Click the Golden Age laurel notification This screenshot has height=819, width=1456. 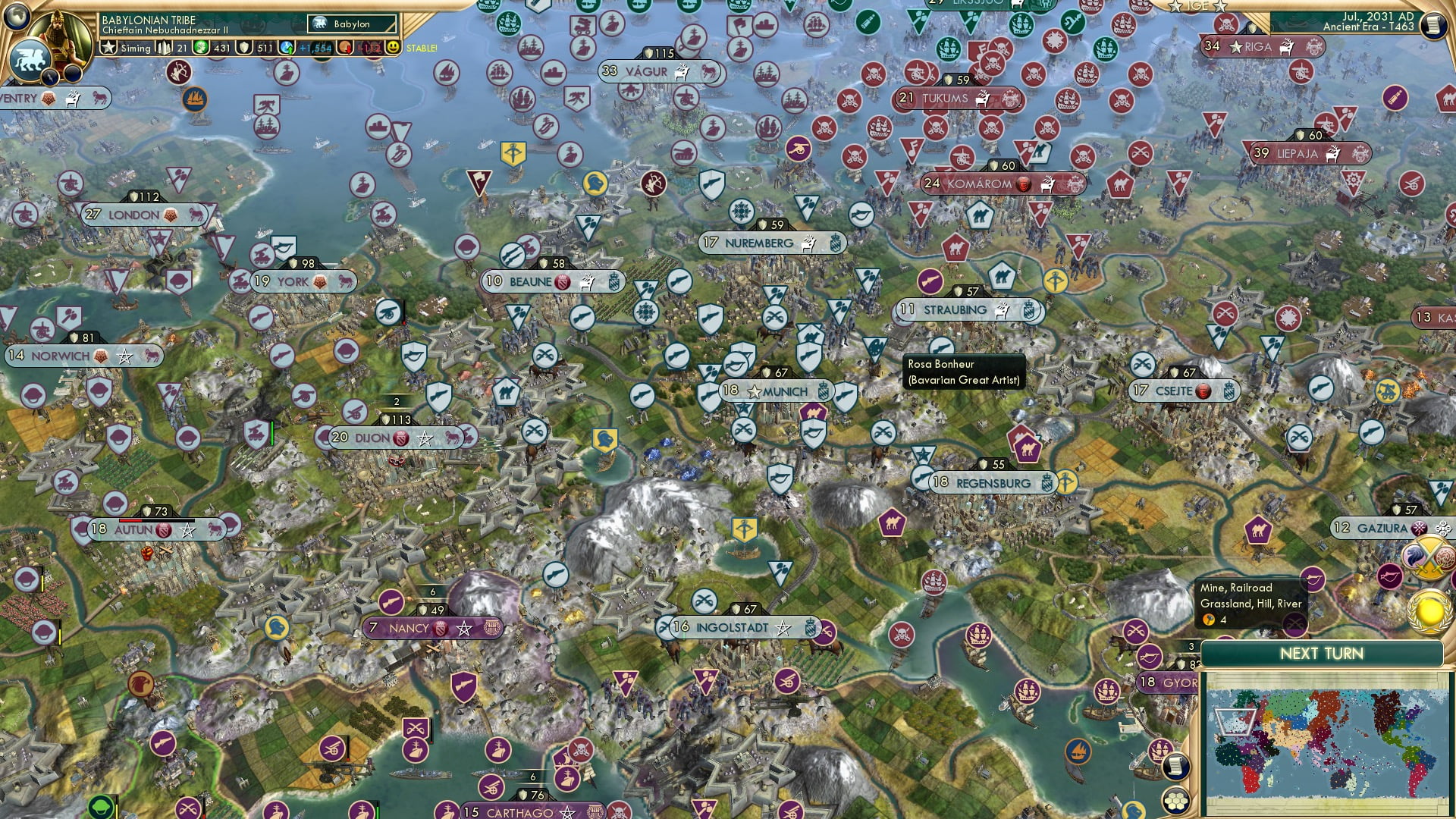click(x=1427, y=611)
